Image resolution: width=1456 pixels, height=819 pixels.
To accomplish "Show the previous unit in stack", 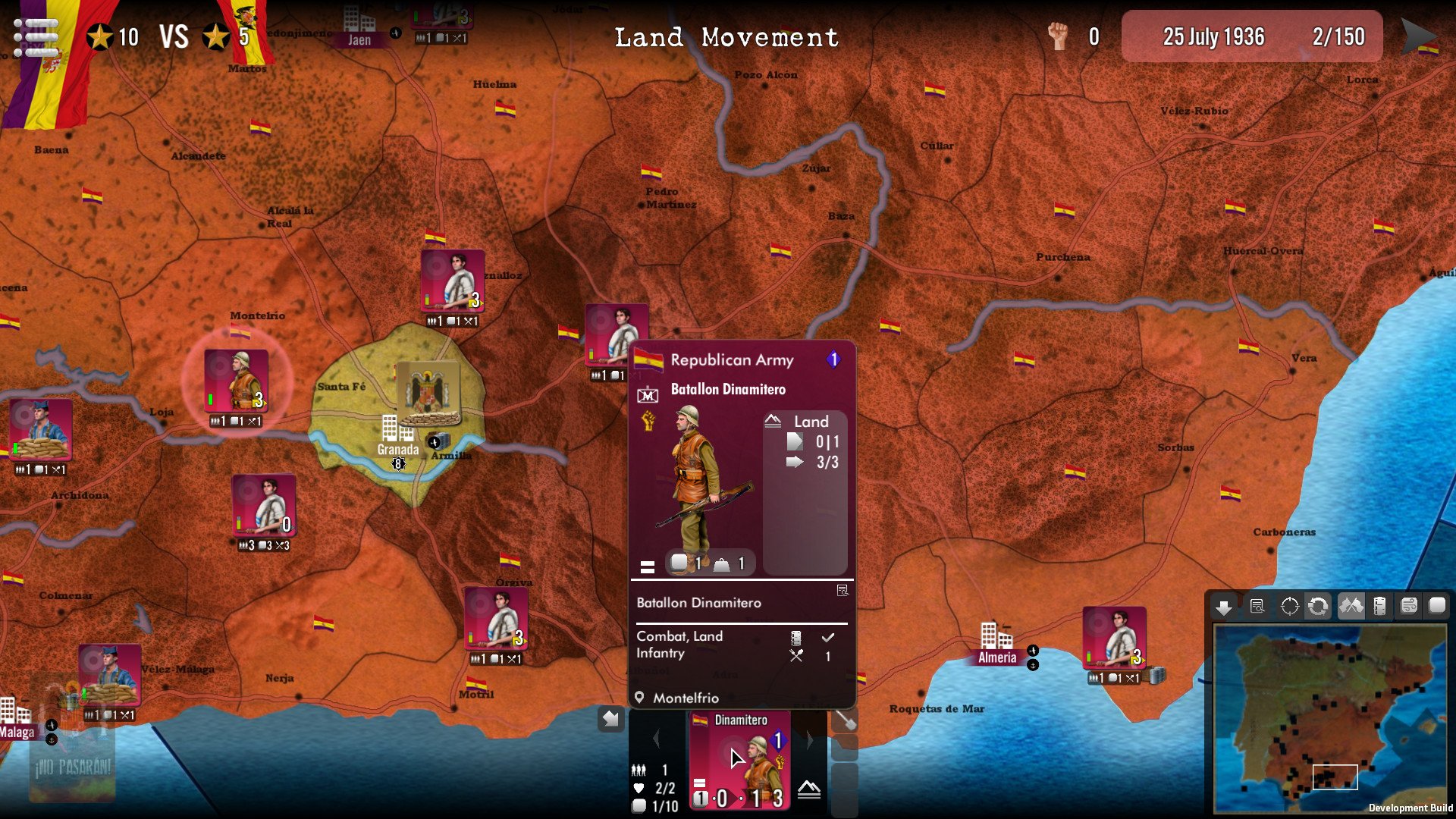I will click(657, 739).
